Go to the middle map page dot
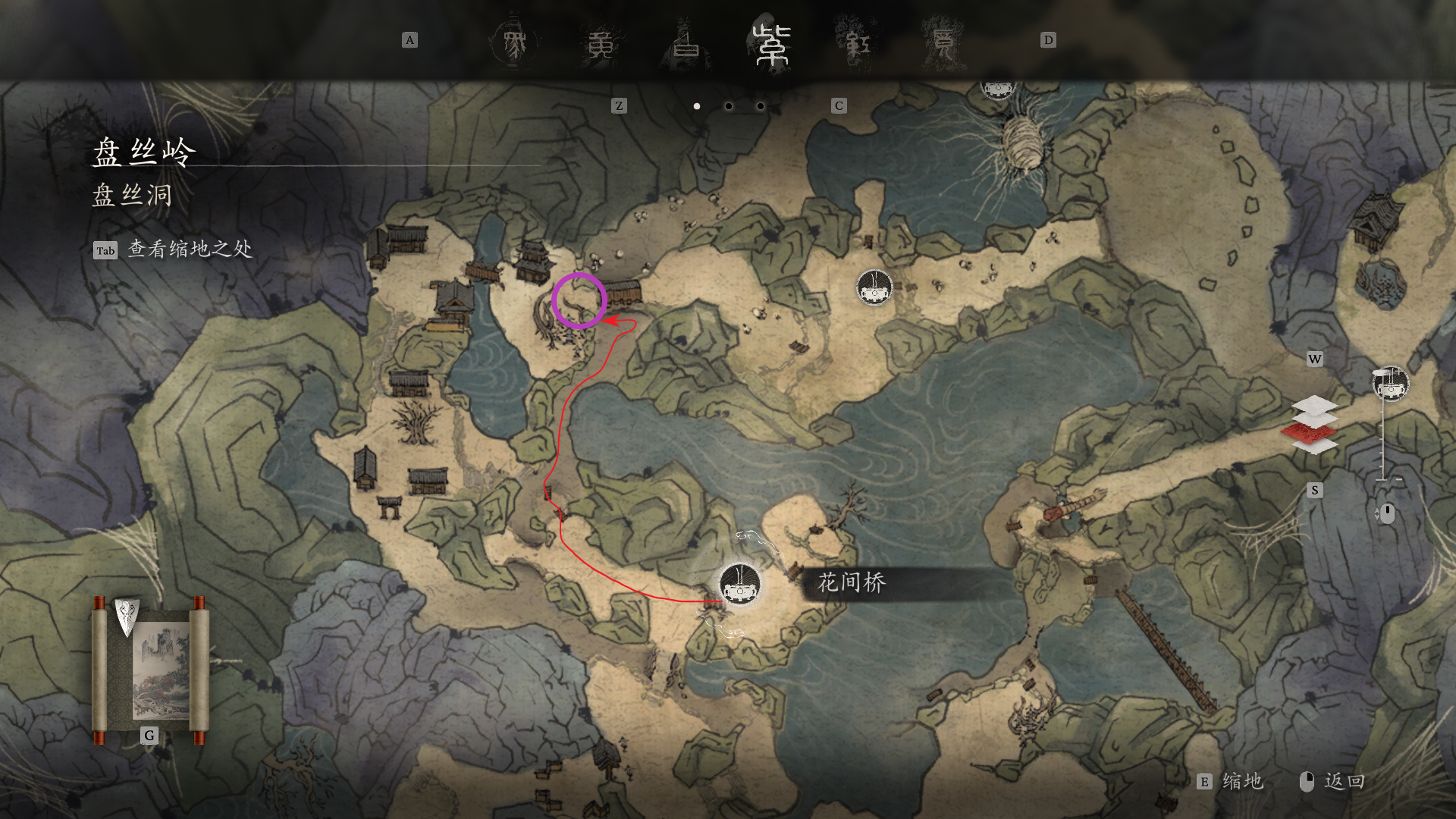Screen dimensions: 1456x819 click(x=729, y=106)
